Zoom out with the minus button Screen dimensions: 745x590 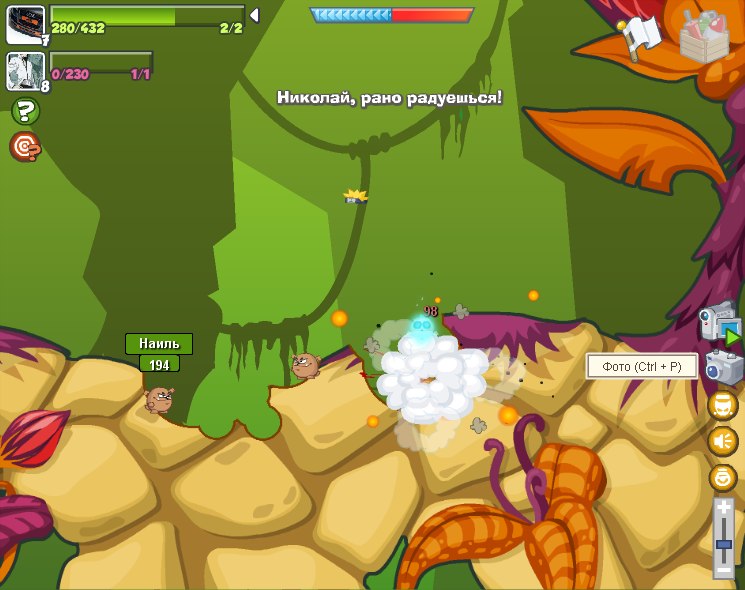pos(723,570)
